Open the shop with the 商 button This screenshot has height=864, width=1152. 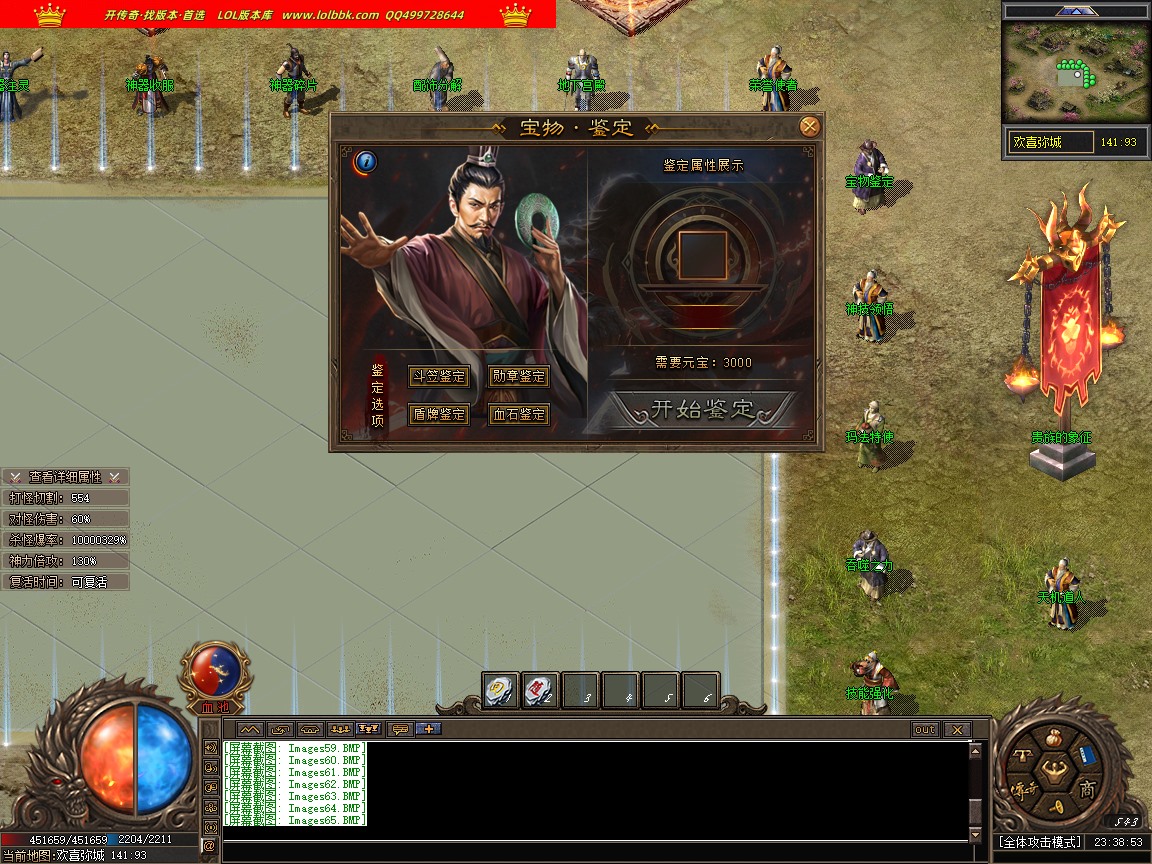tap(1087, 790)
